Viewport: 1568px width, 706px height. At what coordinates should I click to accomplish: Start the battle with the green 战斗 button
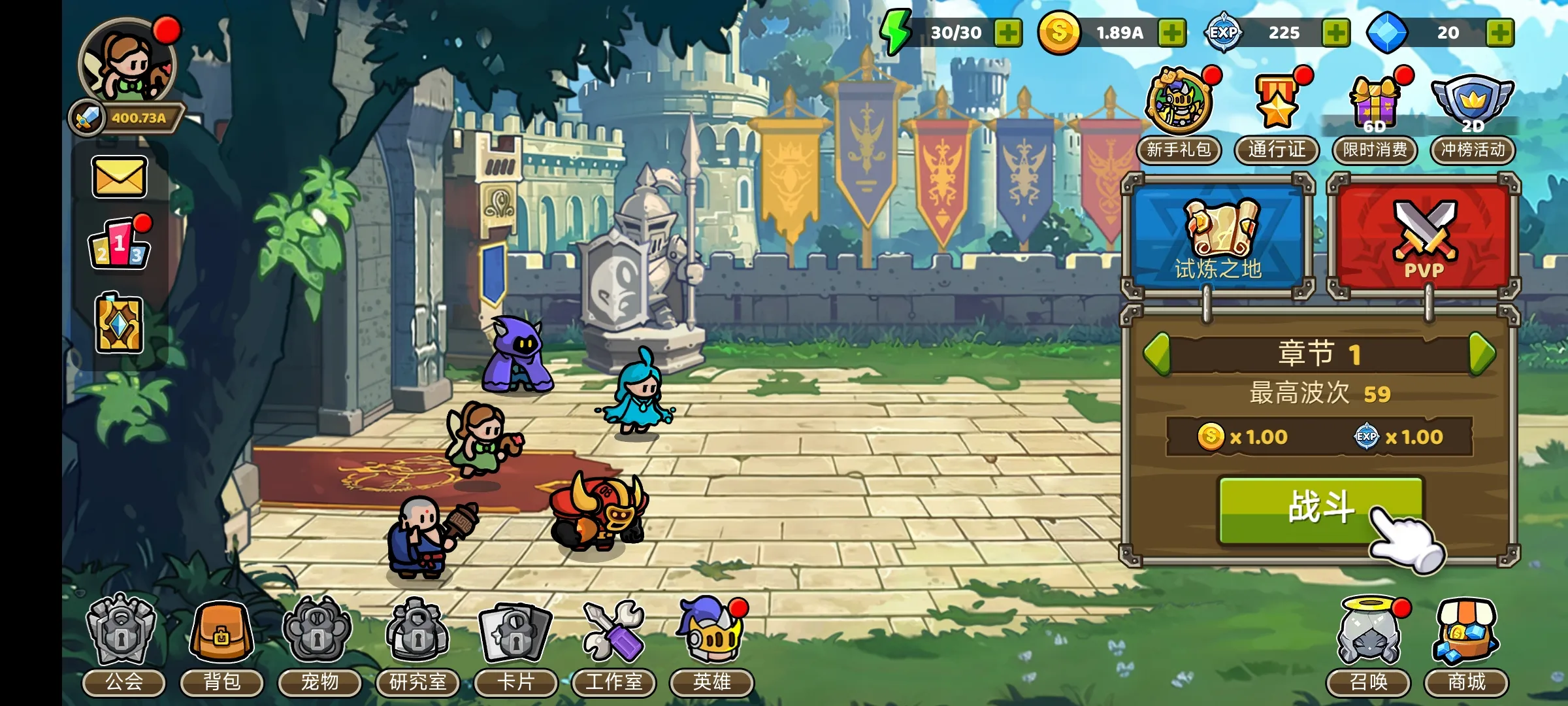1320,509
